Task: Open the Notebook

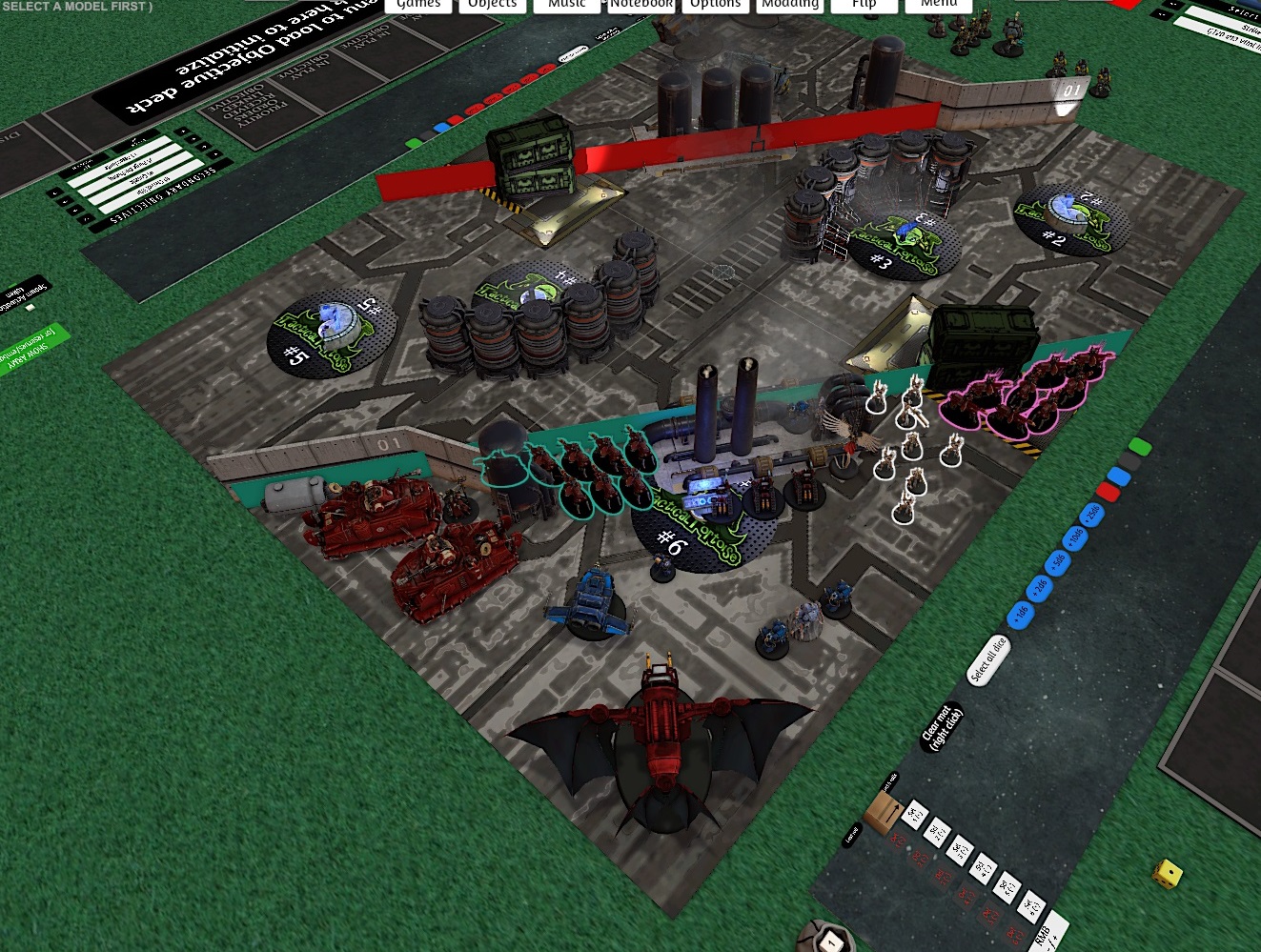Action: pyautogui.click(x=641, y=5)
